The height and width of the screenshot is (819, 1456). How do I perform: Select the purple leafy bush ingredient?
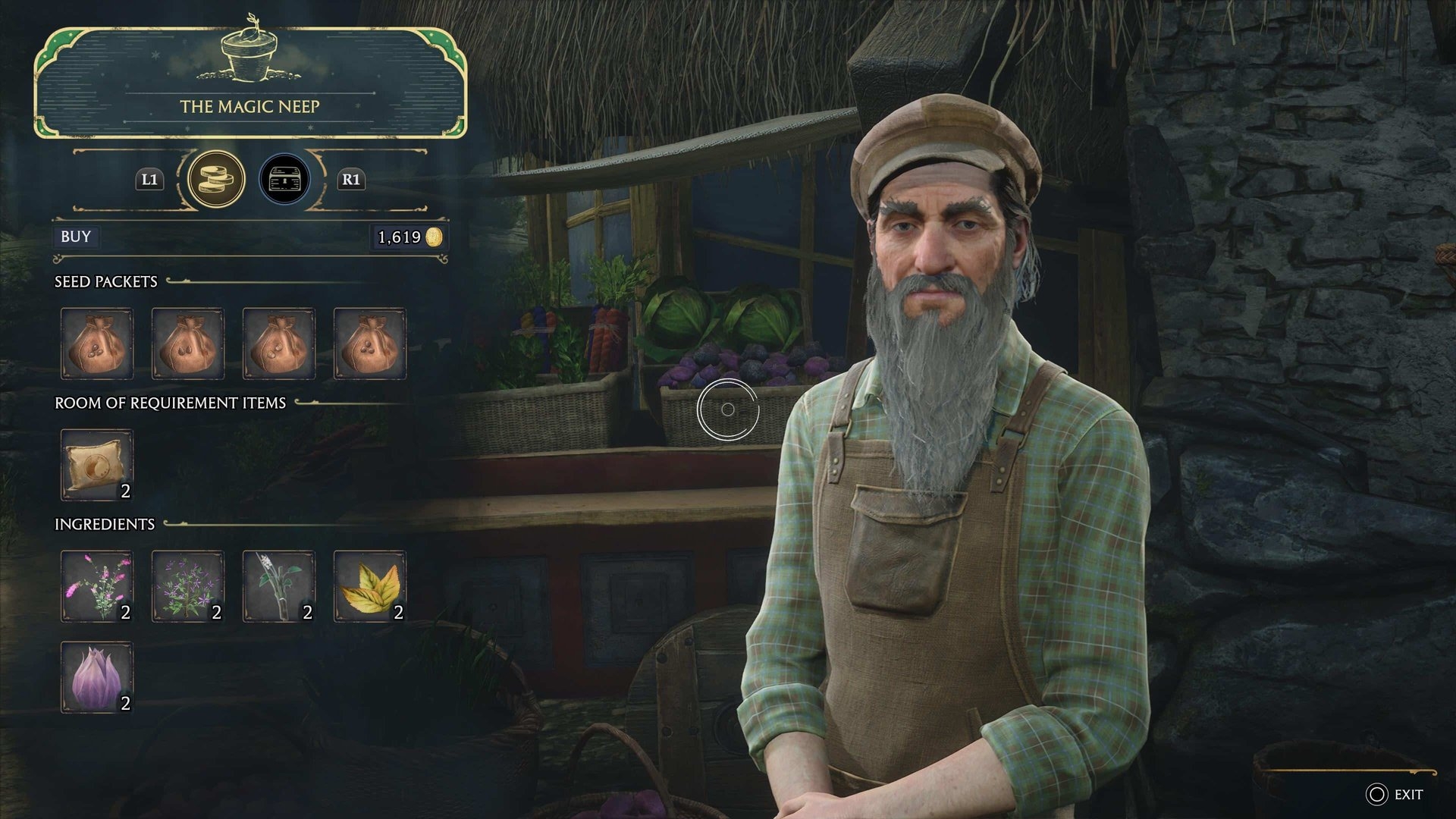click(x=188, y=586)
